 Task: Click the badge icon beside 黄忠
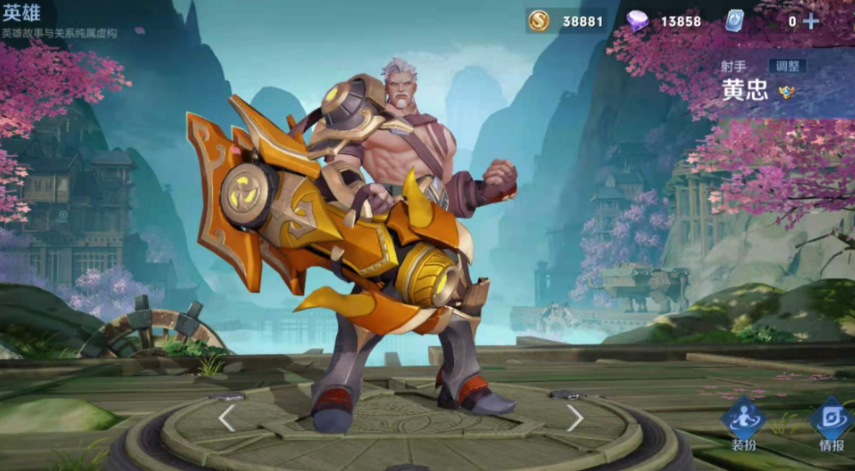(786, 92)
